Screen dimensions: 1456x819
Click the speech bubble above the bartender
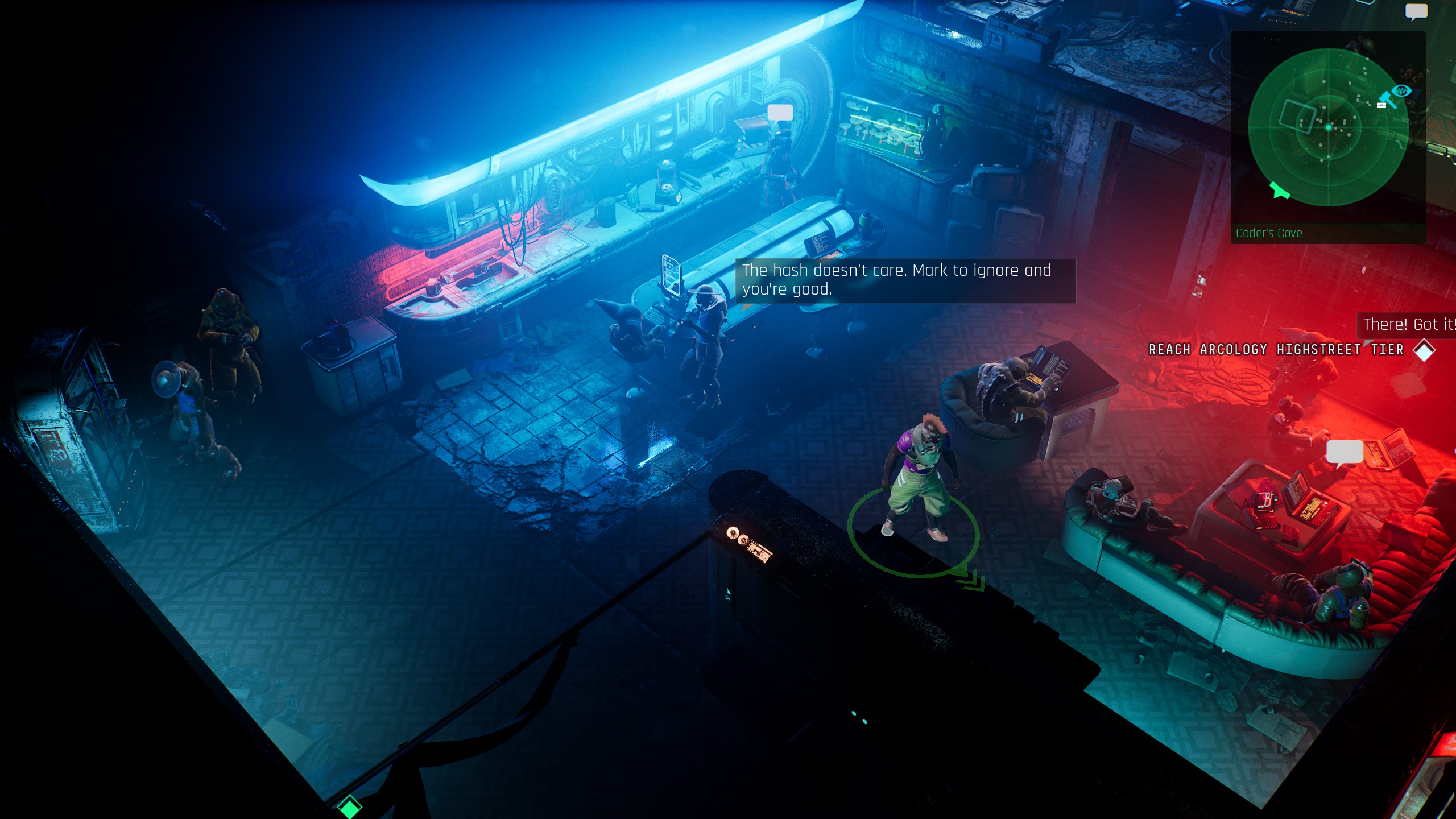point(780,113)
